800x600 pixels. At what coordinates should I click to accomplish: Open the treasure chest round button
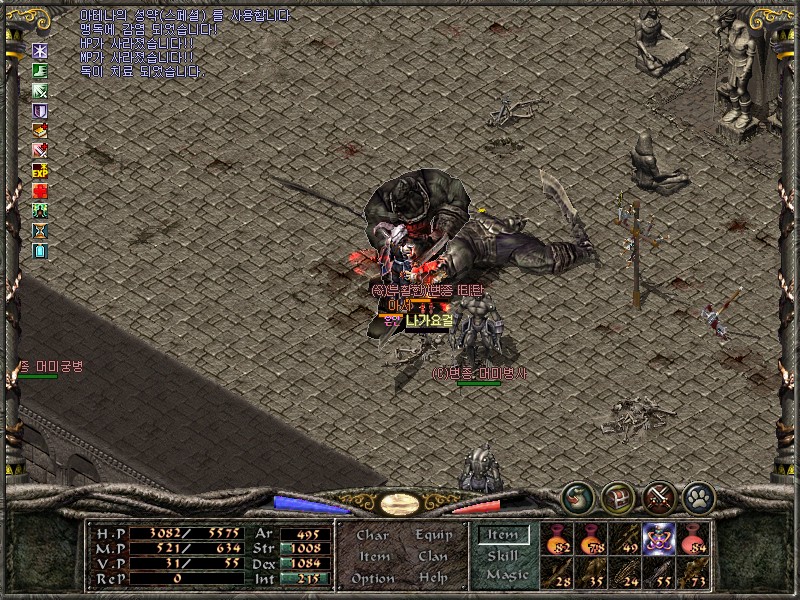coord(617,496)
